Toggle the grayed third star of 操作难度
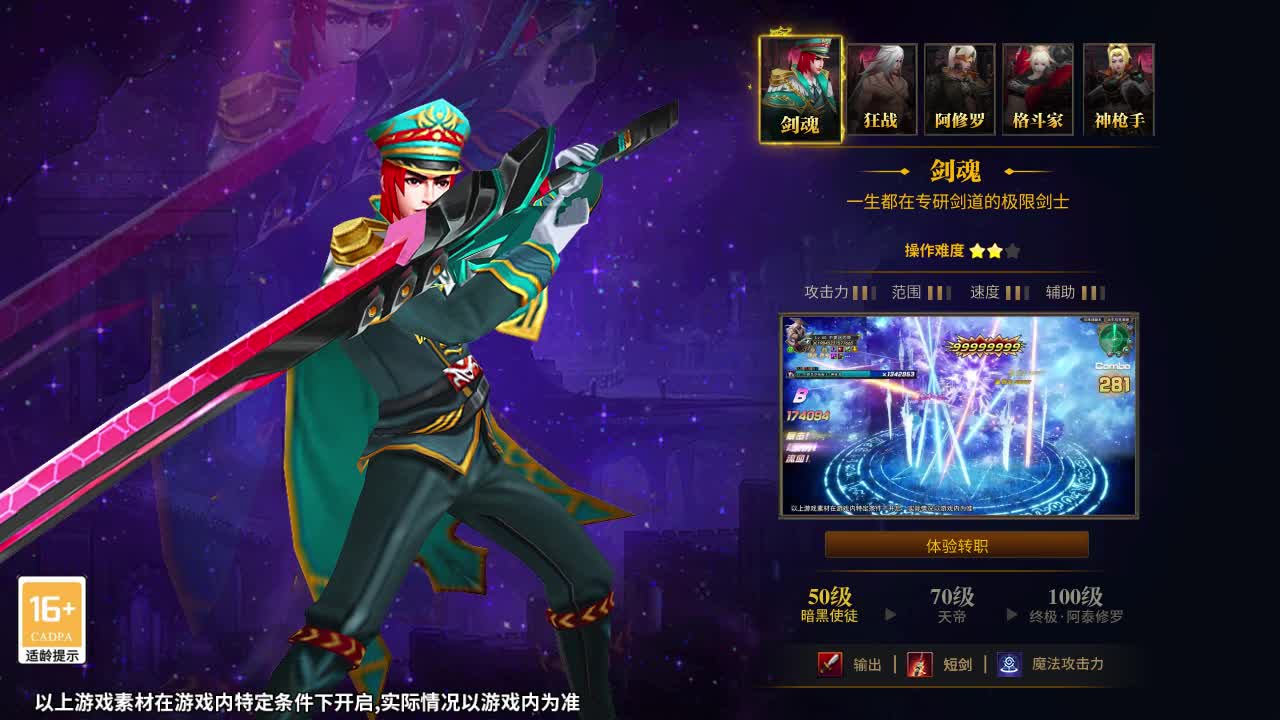 (x=1011, y=251)
